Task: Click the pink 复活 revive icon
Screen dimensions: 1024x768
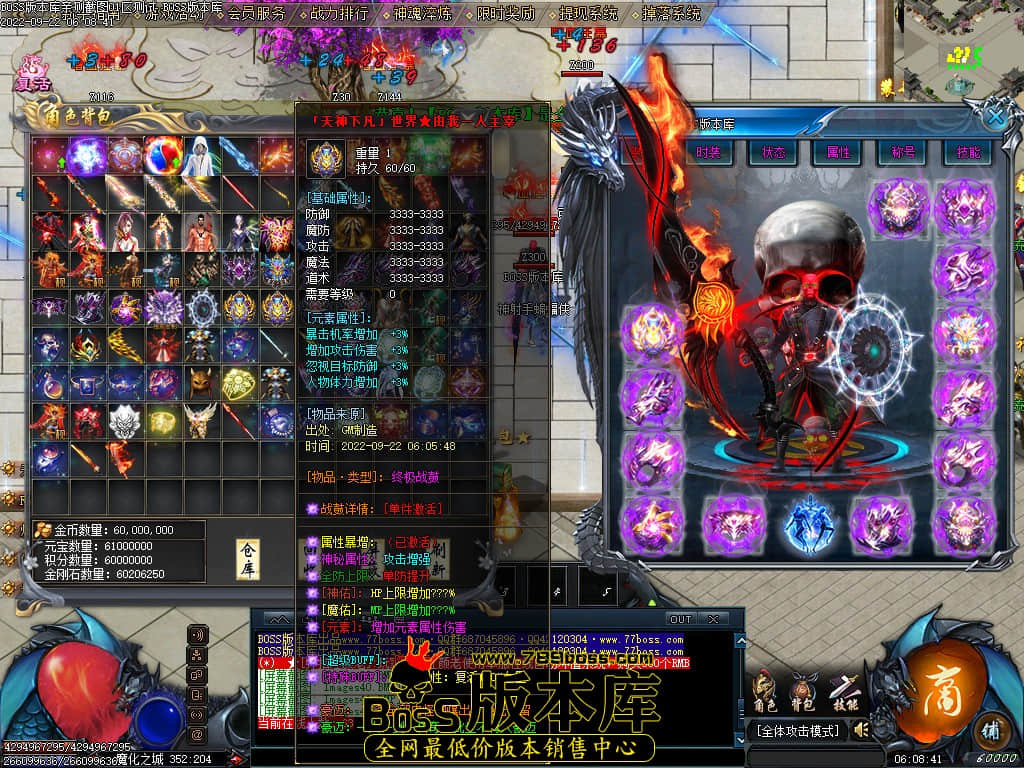Action: (32, 72)
